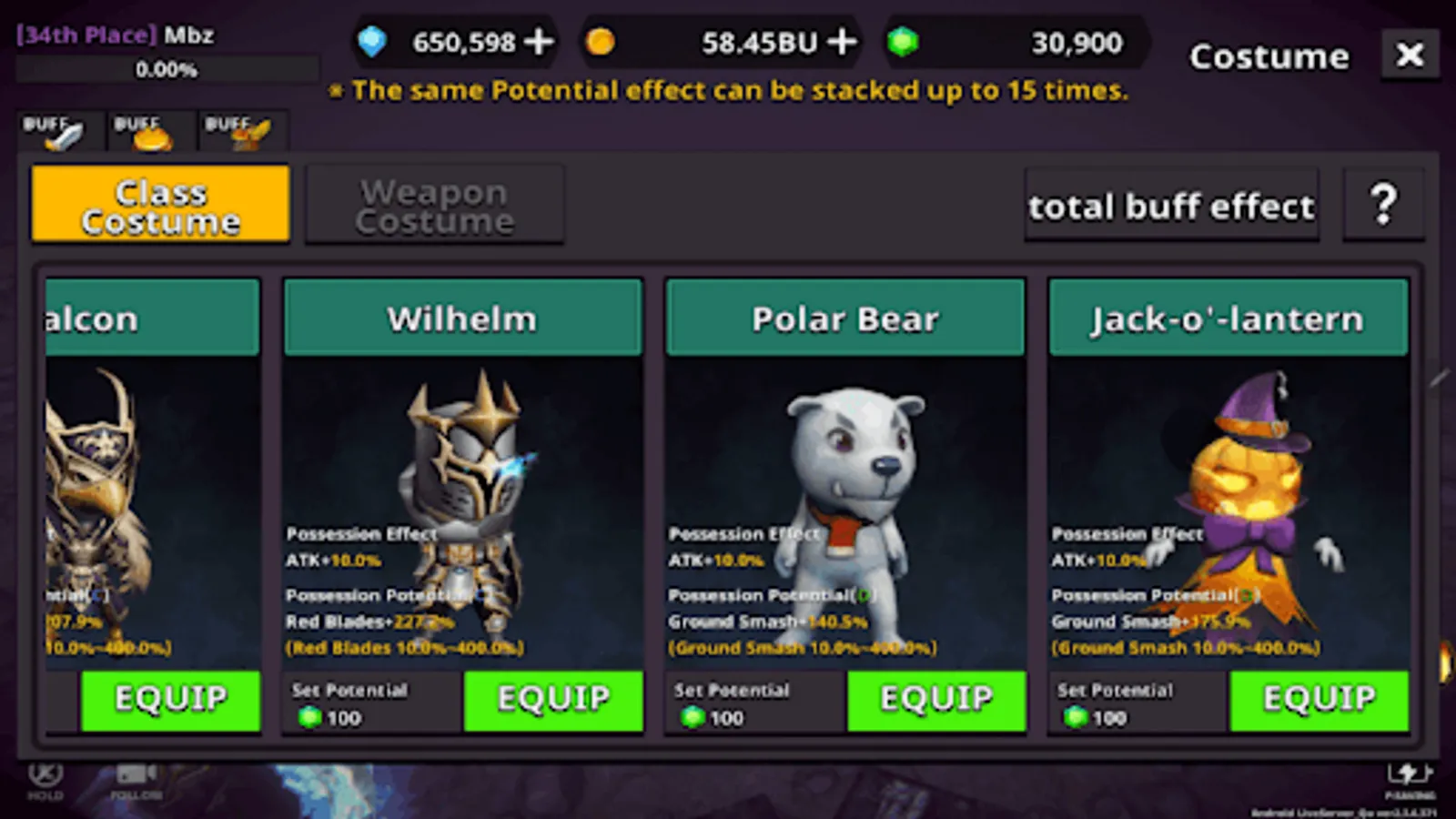Equip the Polar Bear costume
The width and height of the screenshot is (1456, 819).
coord(936,701)
